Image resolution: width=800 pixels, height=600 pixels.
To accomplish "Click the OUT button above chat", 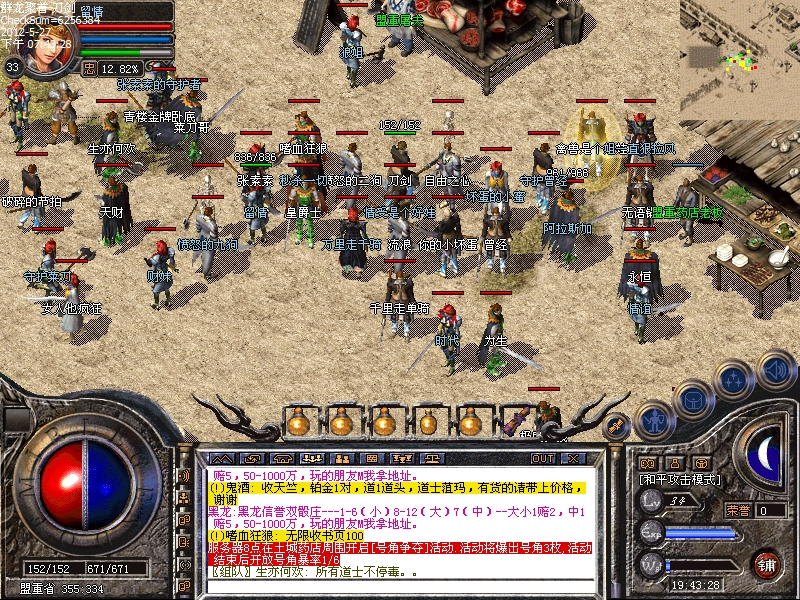I will click(543, 458).
